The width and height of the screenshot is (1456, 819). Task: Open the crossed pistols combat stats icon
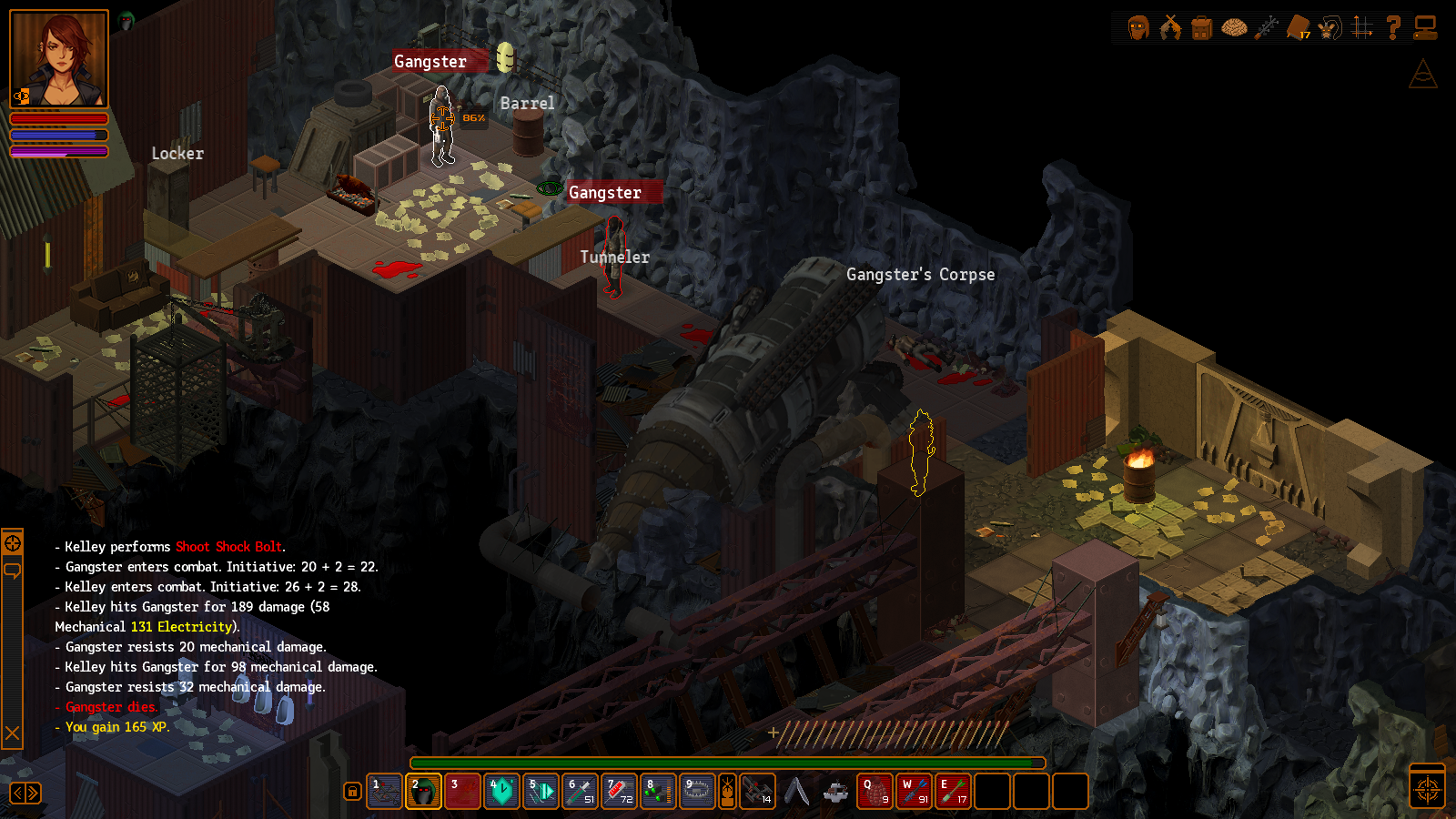point(1170,28)
